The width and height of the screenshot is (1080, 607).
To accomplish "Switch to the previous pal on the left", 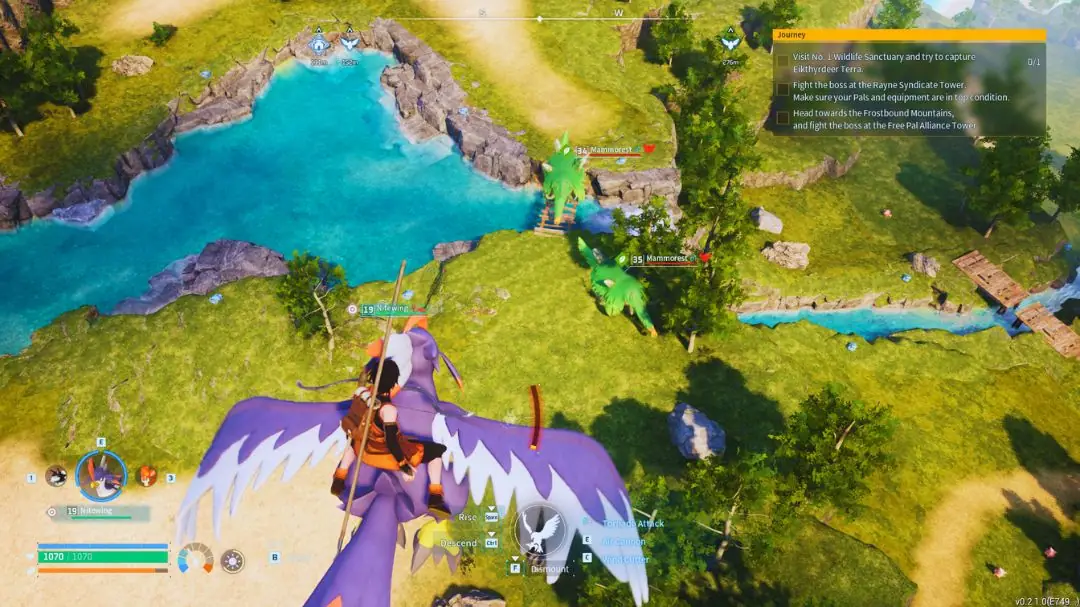I will (56, 476).
